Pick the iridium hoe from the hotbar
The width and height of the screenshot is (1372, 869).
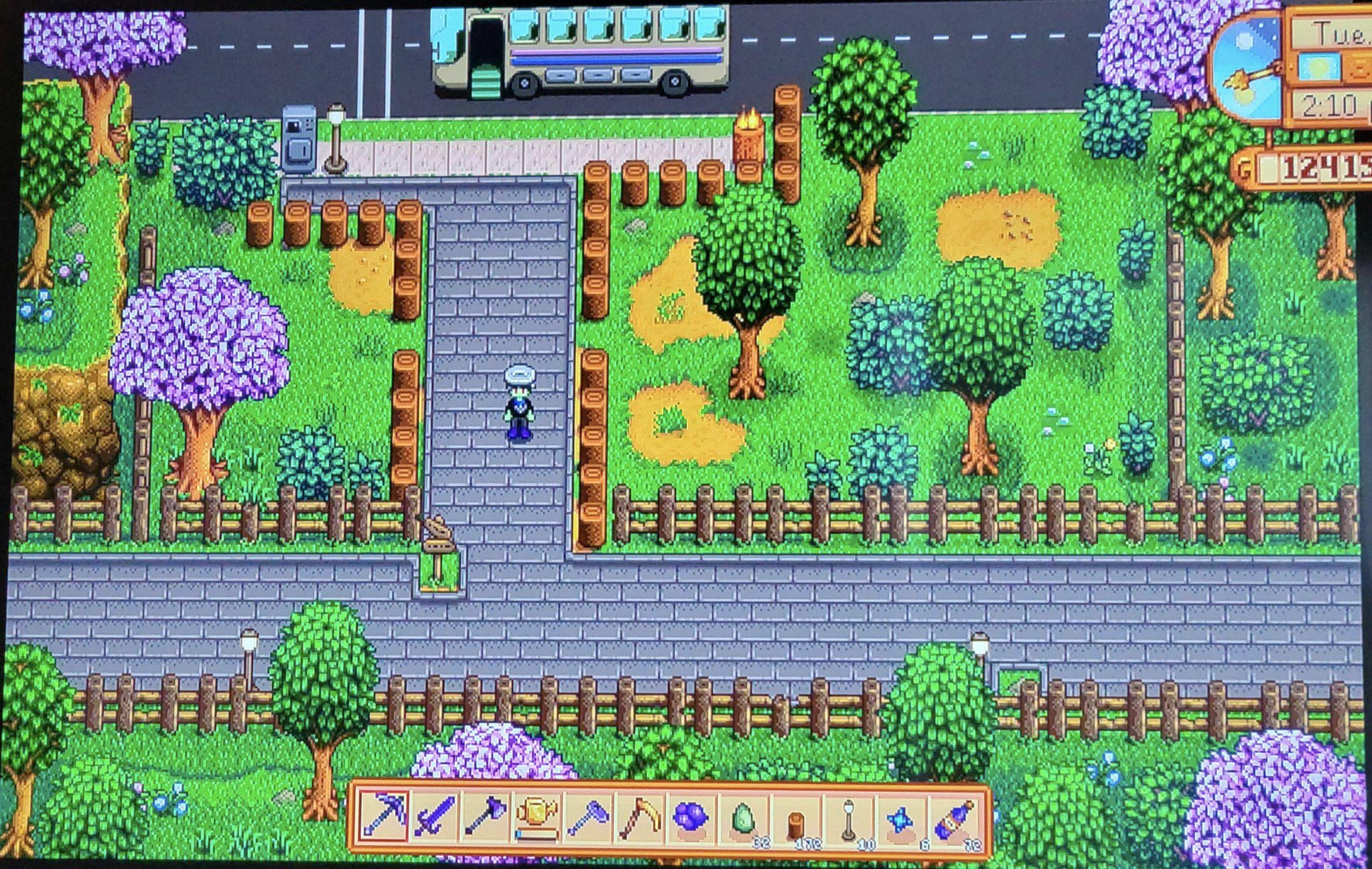coord(588,817)
